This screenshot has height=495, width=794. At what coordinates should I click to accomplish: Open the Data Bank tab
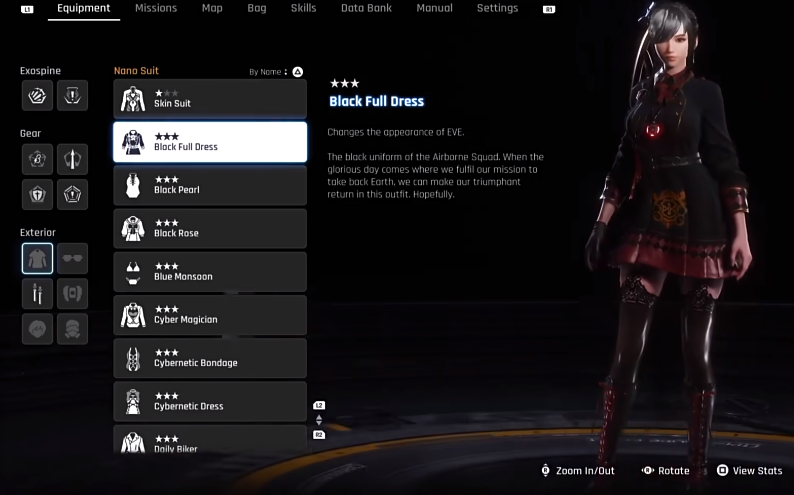tap(365, 8)
